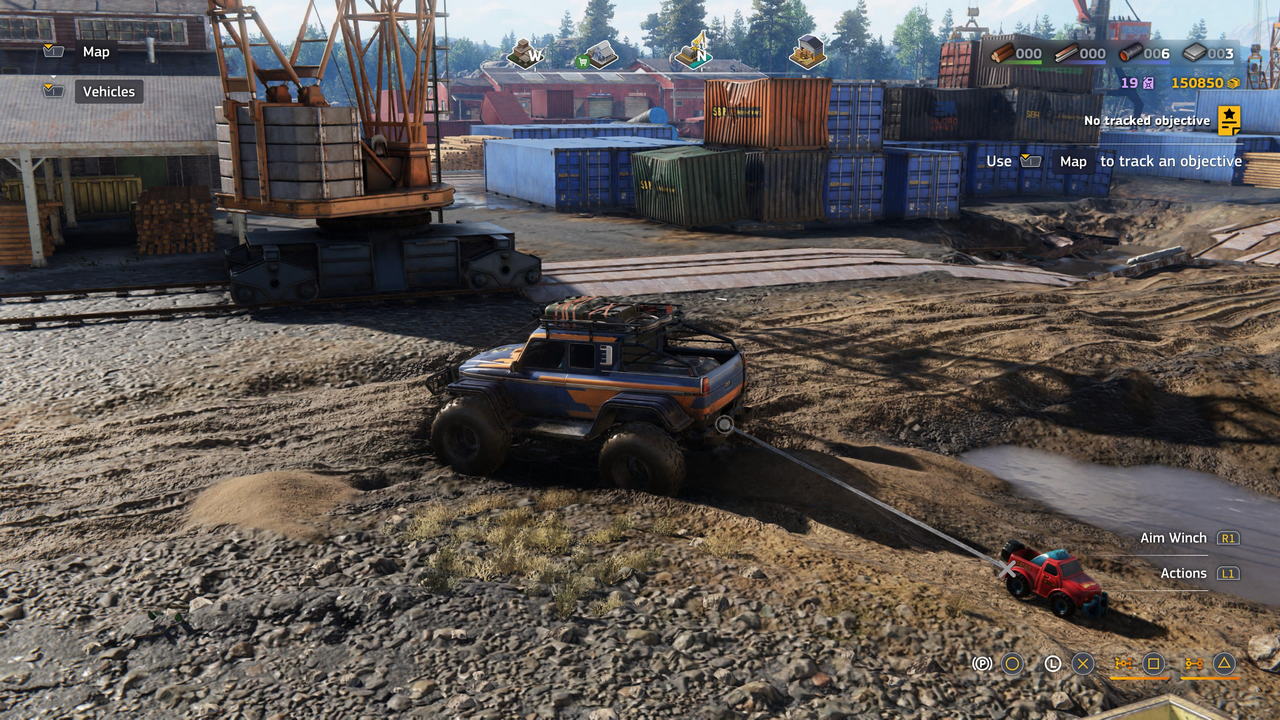Select the warehouse marker labeled W

pyautogui.click(x=524, y=54)
